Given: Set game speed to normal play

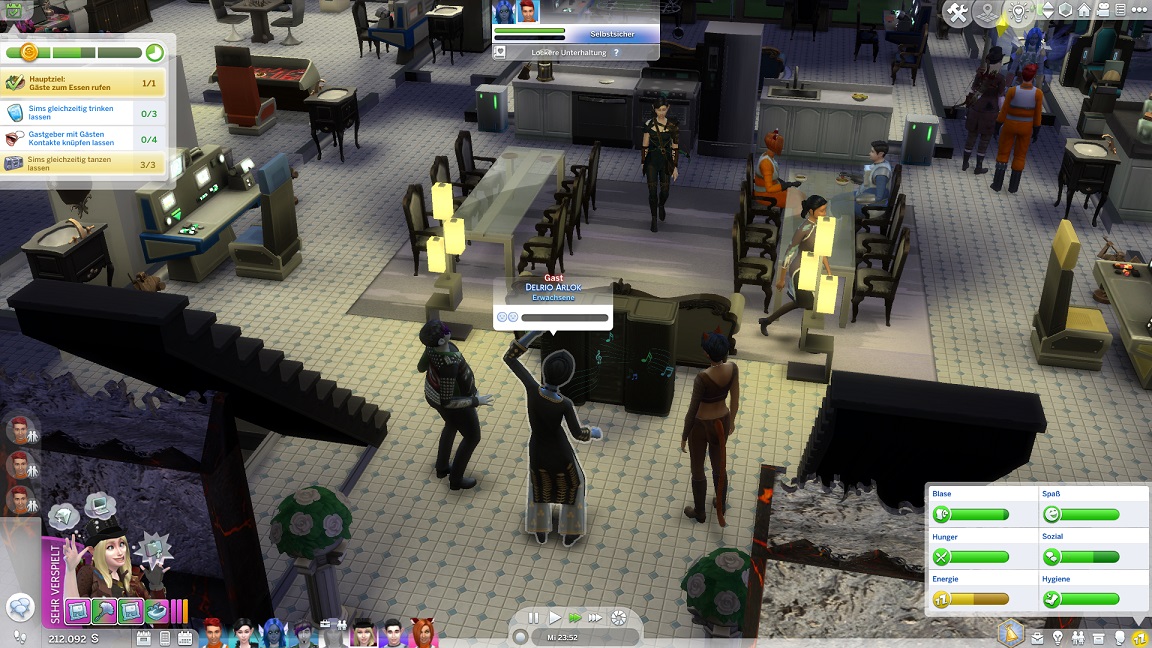Looking at the screenshot, I should (555, 618).
